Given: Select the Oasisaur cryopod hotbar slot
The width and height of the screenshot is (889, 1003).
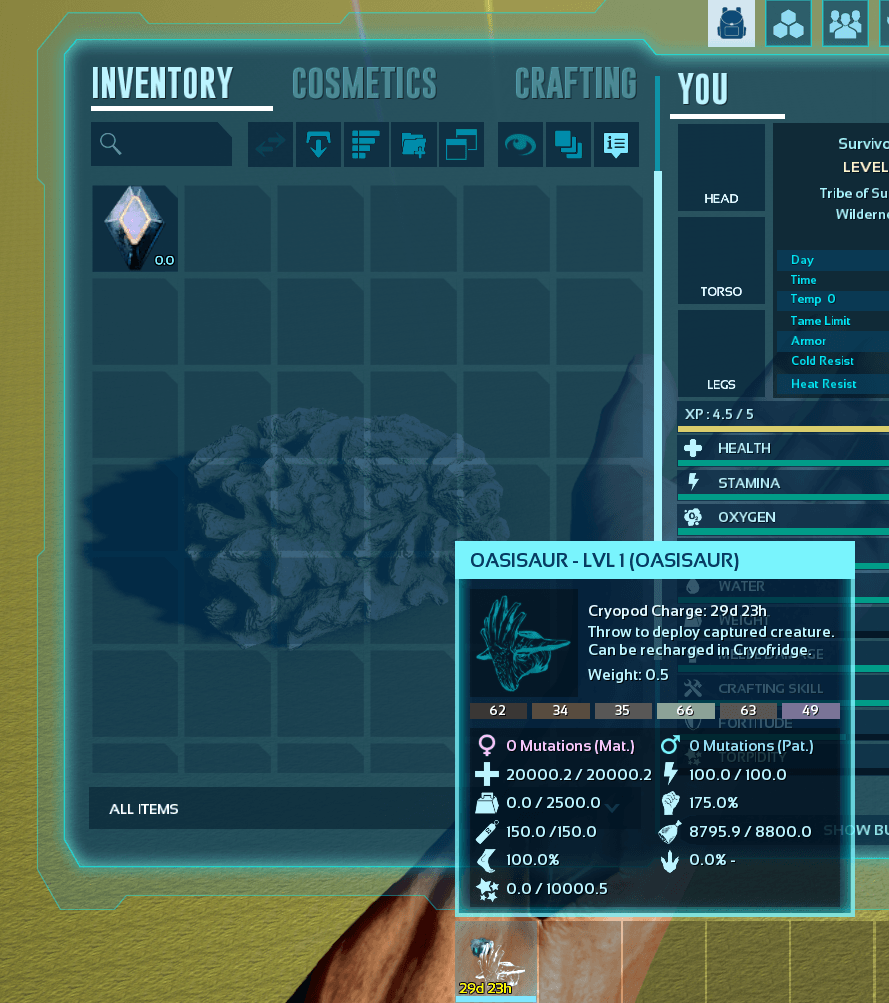Looking at the screenshot, I should [497, 962].
